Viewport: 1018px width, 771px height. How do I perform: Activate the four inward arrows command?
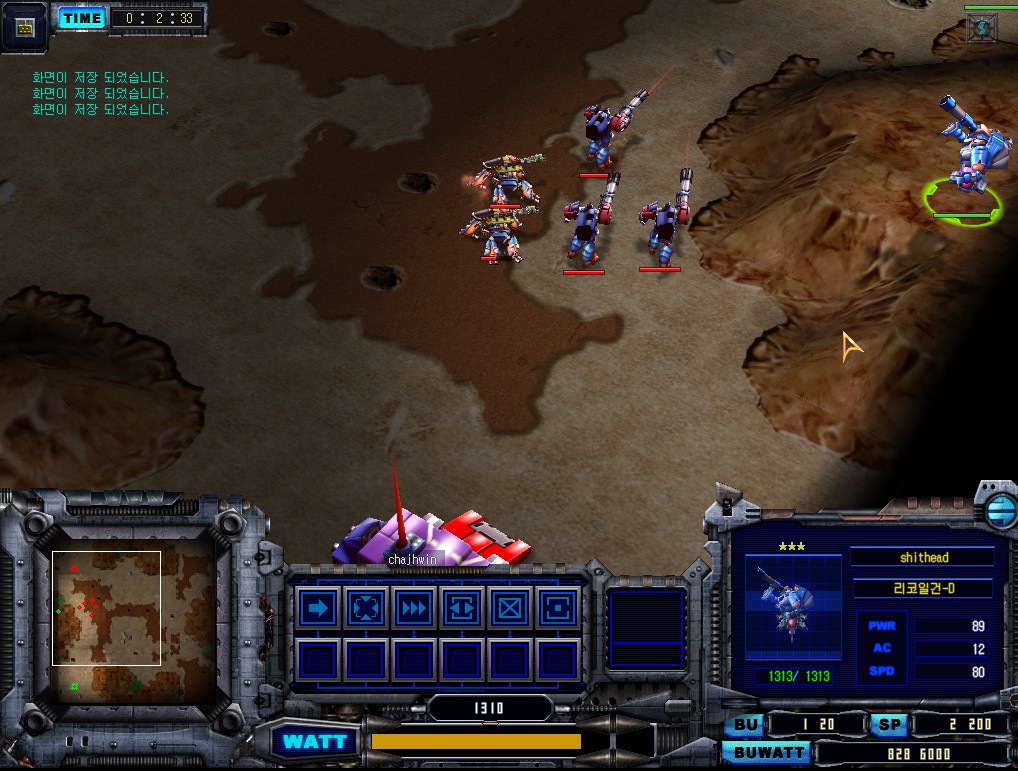tap(366, 608)
